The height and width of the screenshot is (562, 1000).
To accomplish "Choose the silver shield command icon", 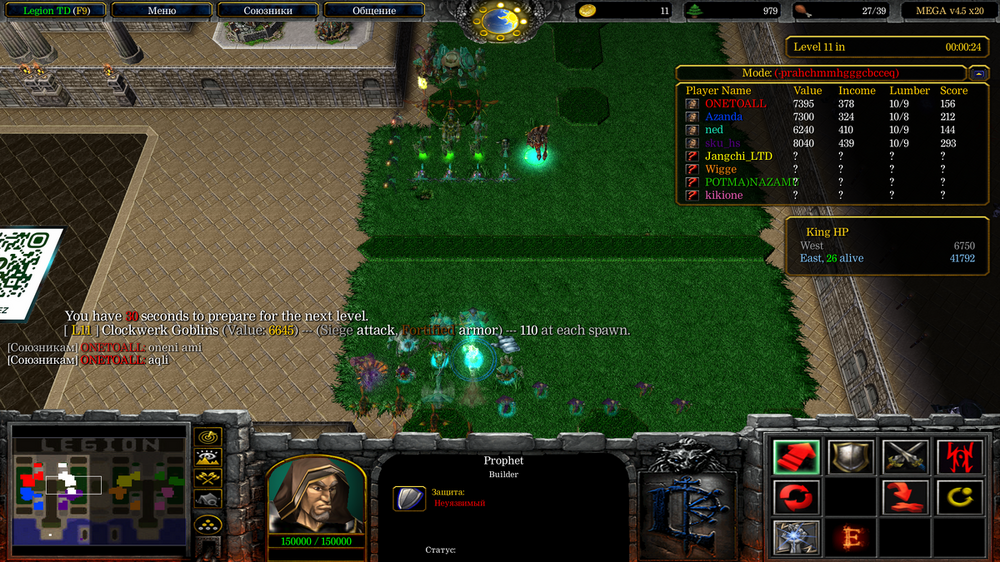I will pos(851,457).
